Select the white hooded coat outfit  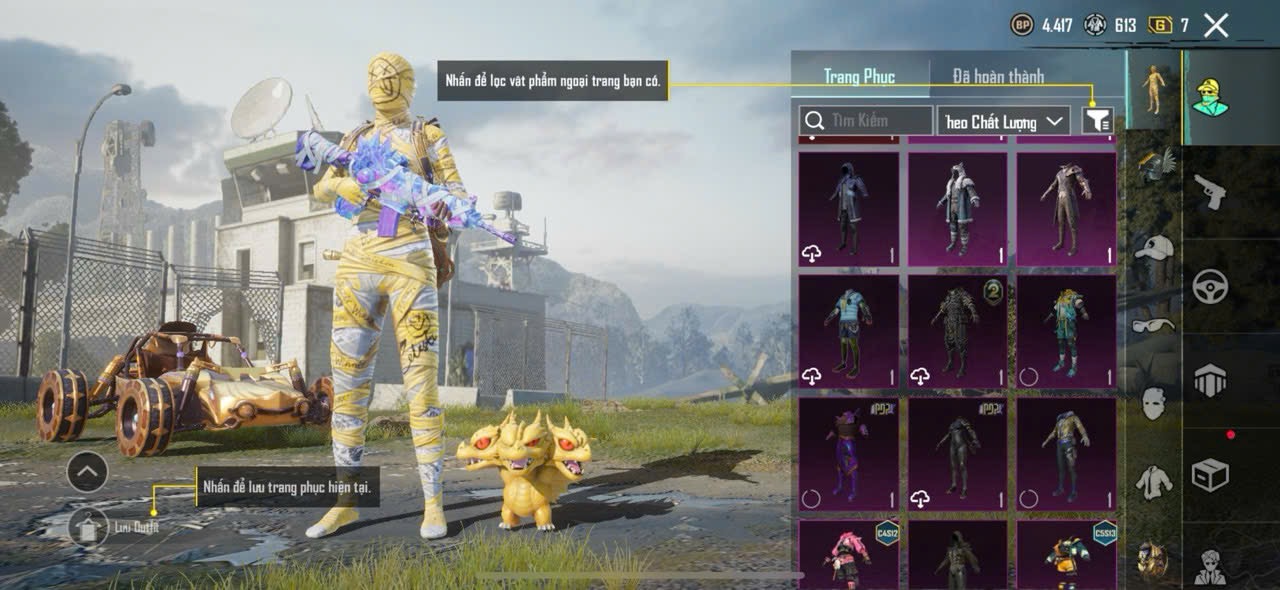click(x=957, y=208)
